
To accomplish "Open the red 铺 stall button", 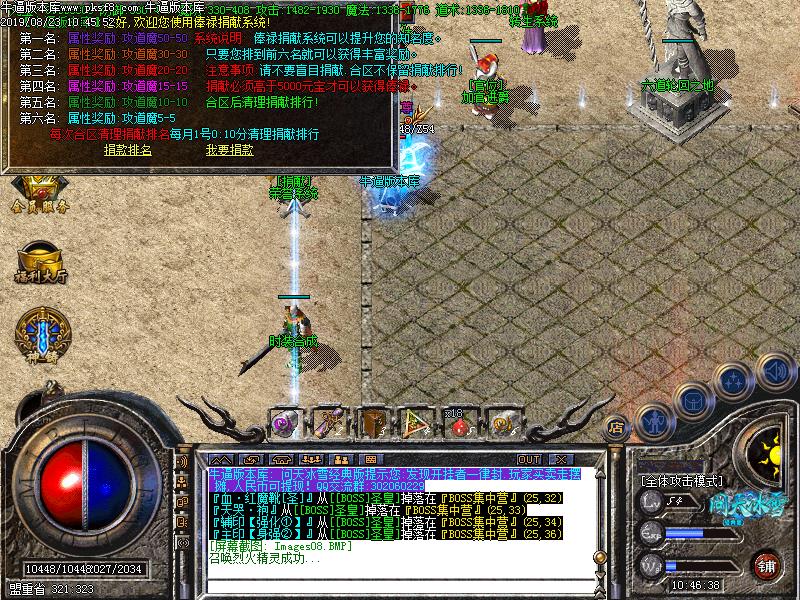I will click(x=767, y=565).
